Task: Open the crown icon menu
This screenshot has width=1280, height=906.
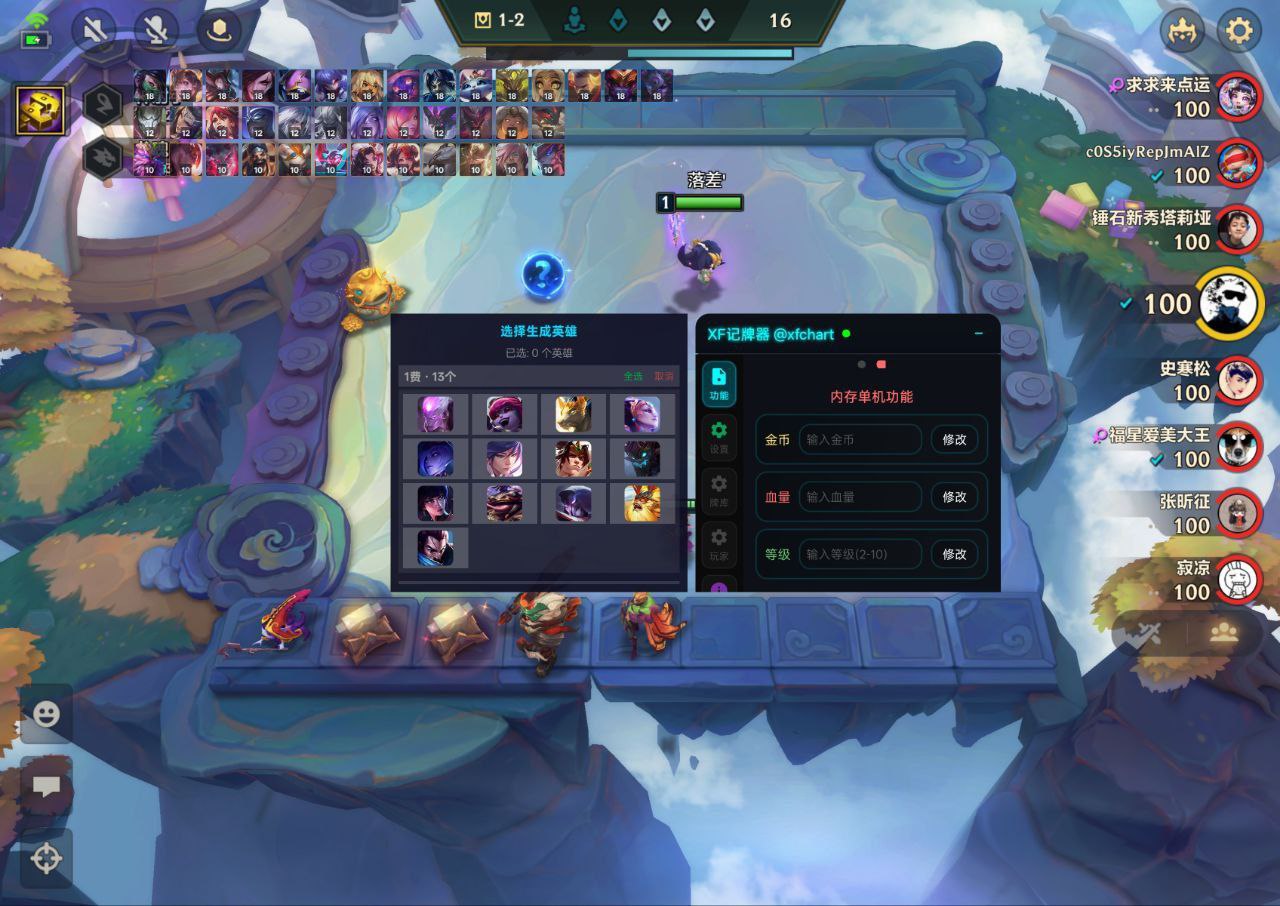Action: [1182, 31]
